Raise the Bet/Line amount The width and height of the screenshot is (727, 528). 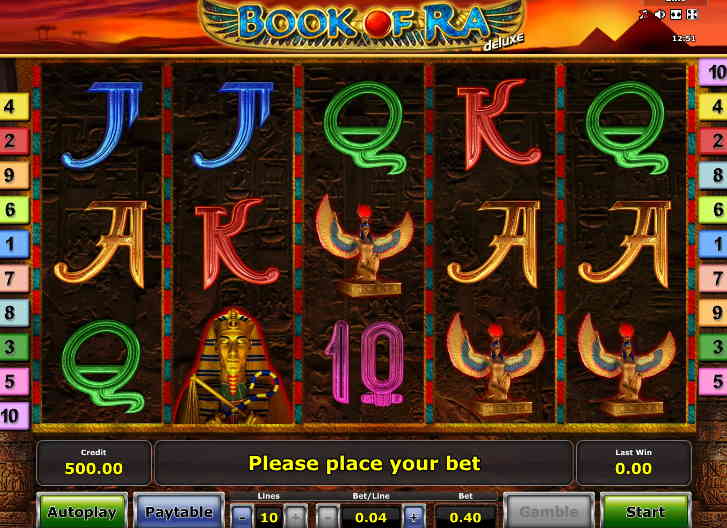tap(414, 517)
